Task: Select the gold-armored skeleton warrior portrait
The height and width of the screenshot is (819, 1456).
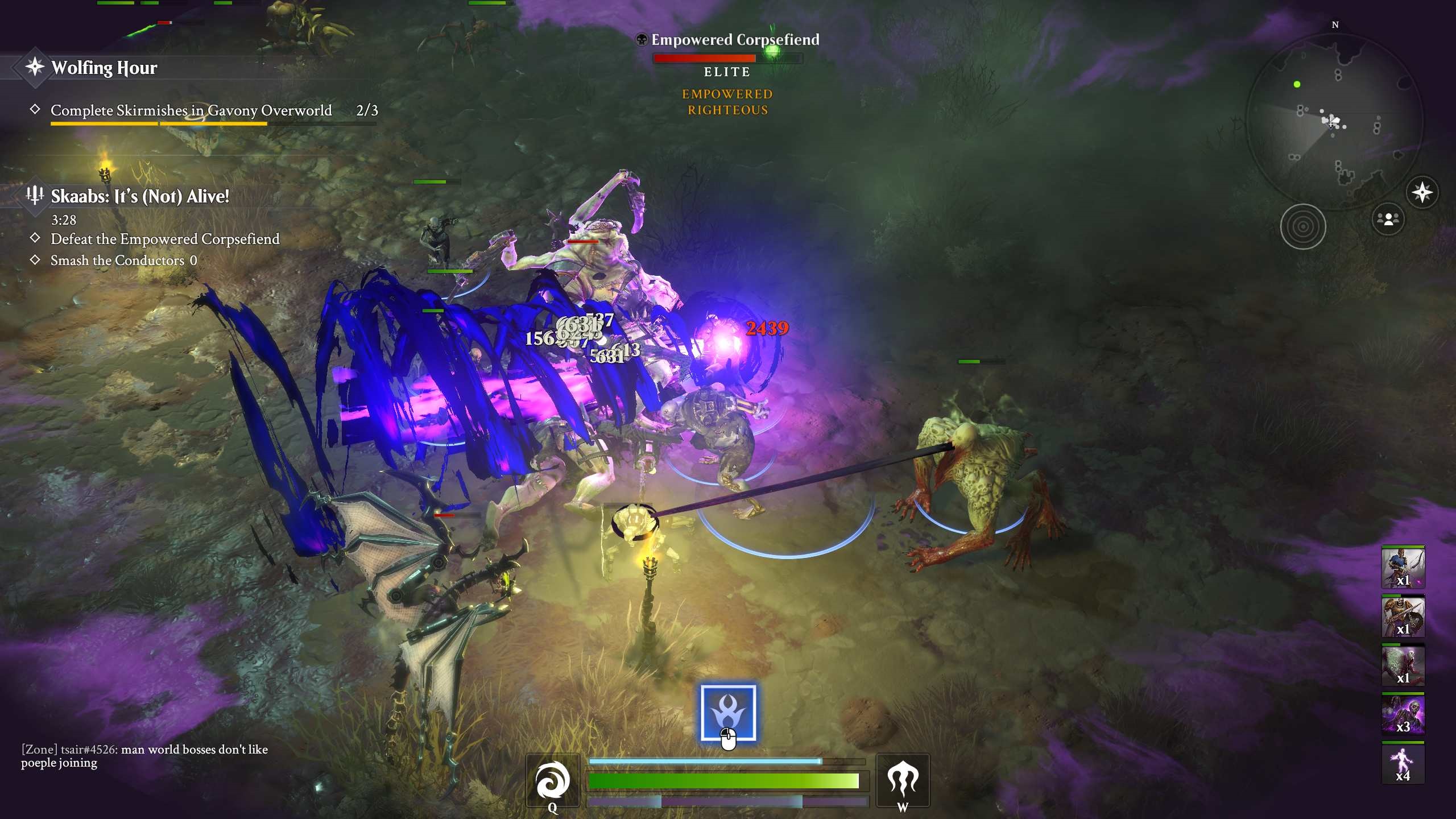Action: pyautogui.click(x=1403, y=617)
